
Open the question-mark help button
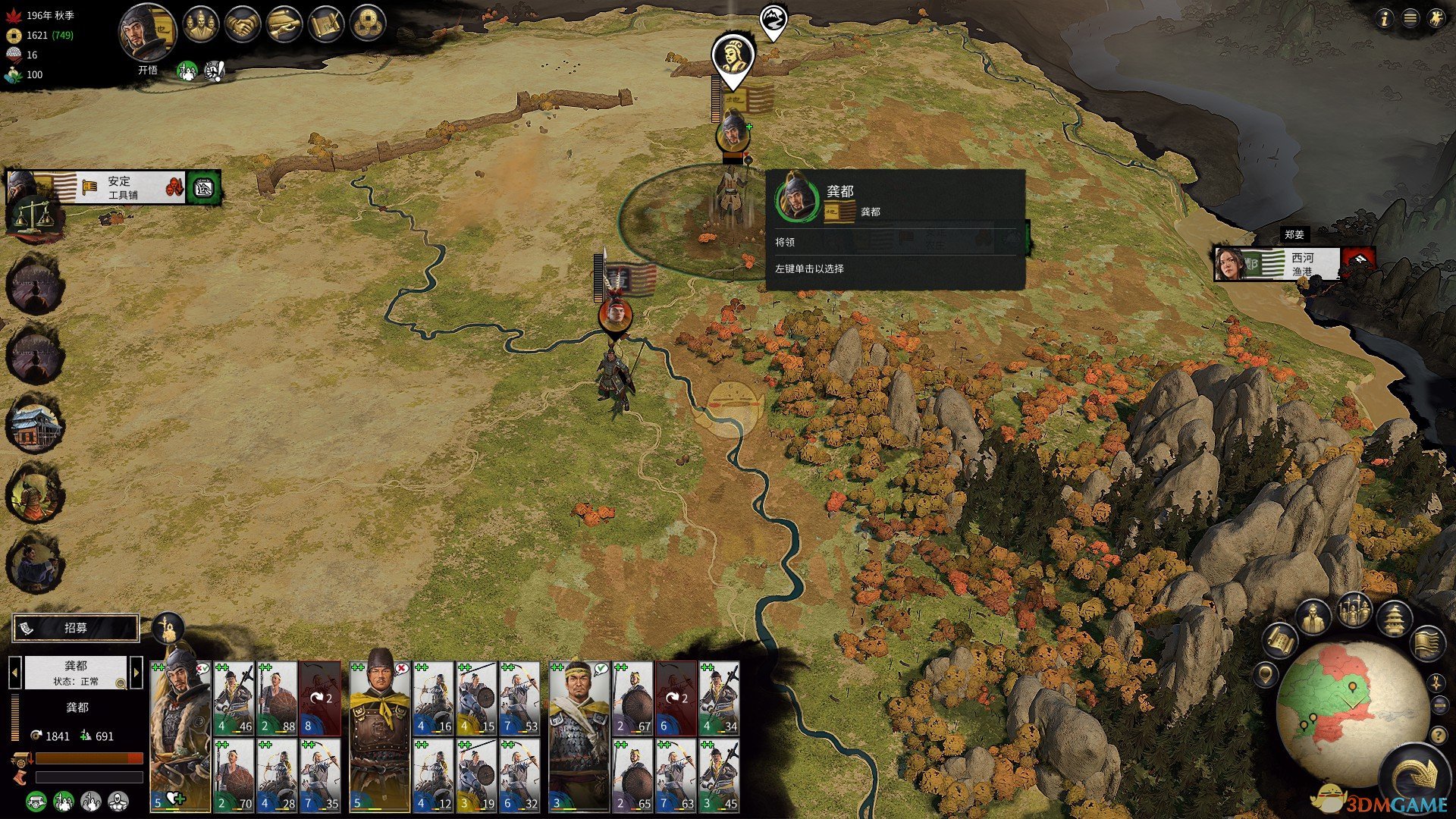click(x=1438, y=735)
